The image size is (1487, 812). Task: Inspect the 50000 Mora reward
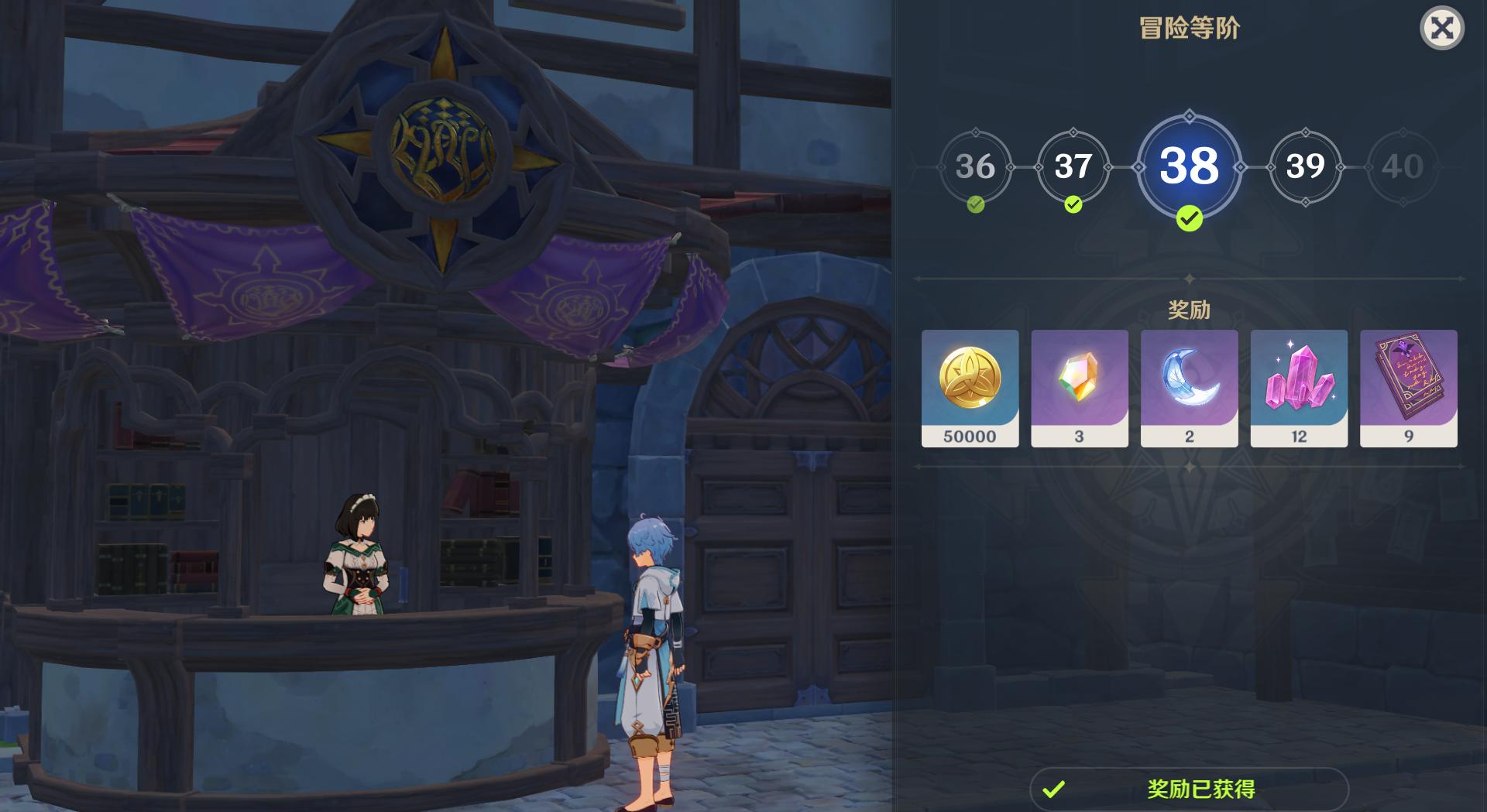coord(970,388)
